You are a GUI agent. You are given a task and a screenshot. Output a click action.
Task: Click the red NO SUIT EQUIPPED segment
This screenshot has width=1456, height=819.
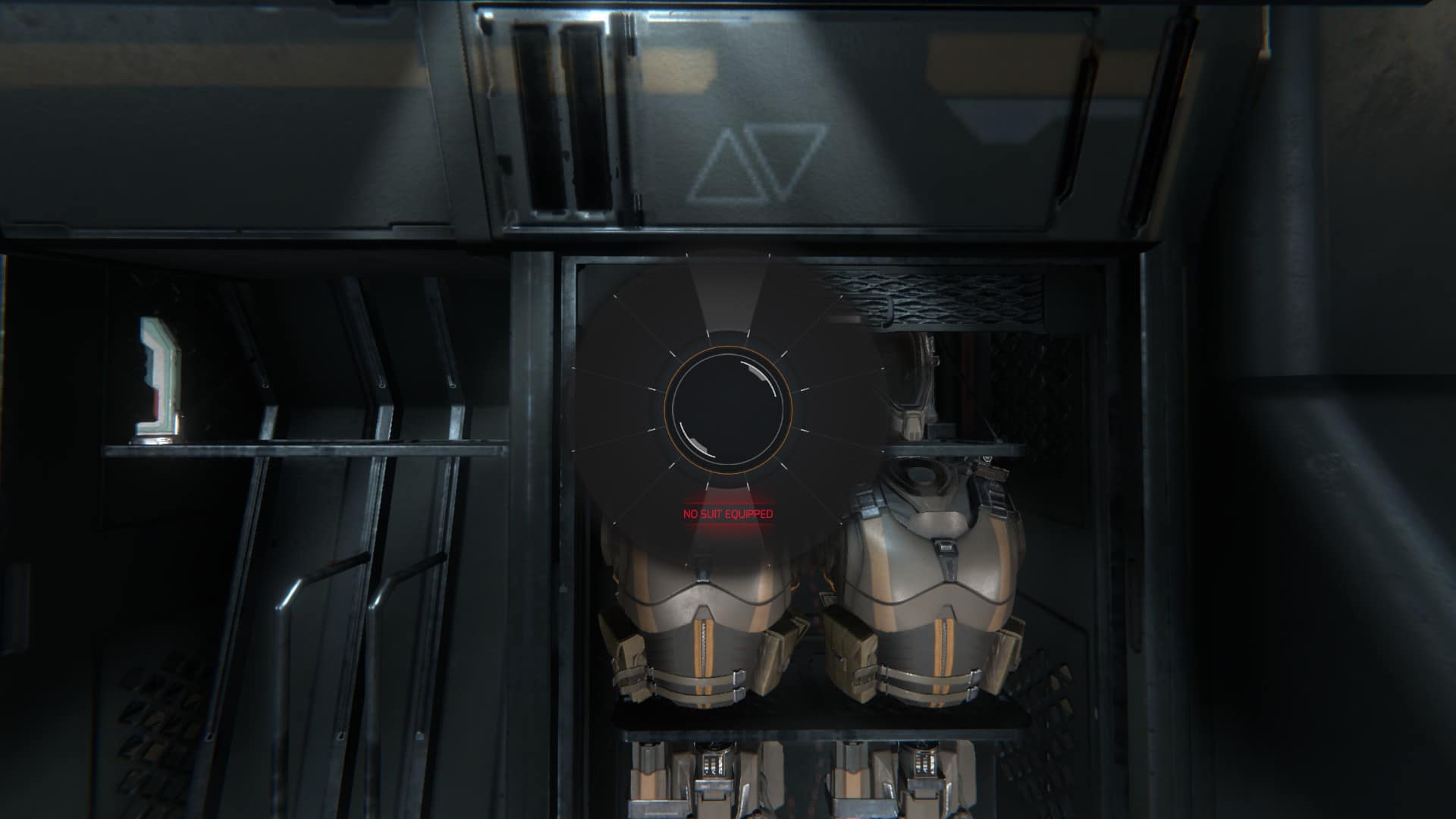tap(728, 515)
